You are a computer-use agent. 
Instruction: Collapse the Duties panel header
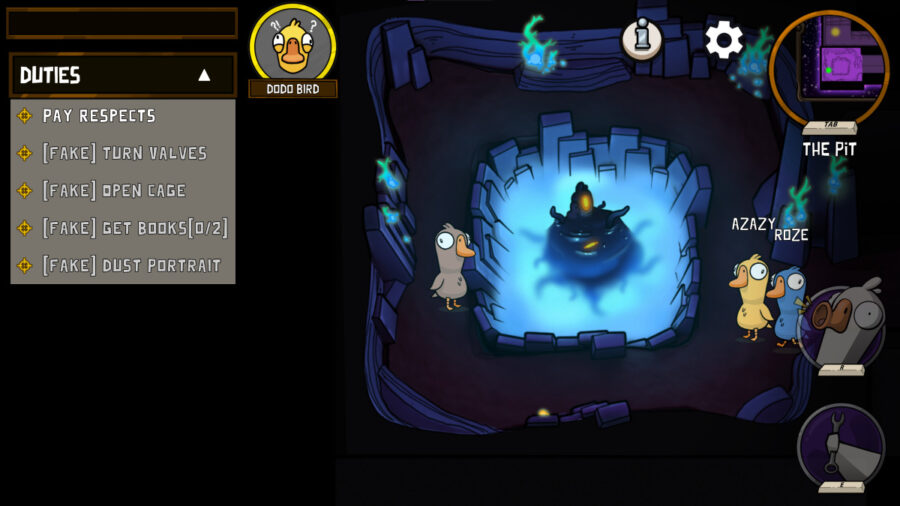pos(204,75)
